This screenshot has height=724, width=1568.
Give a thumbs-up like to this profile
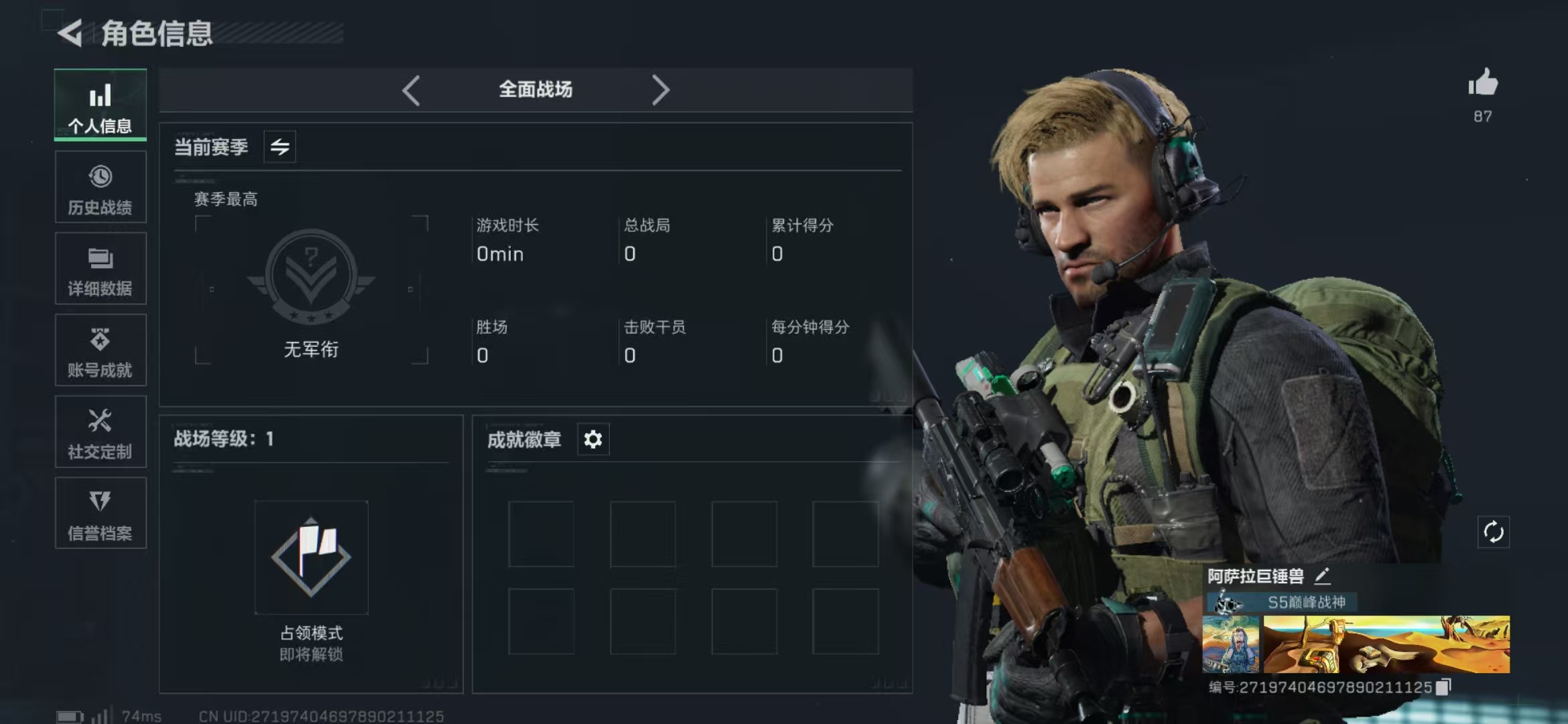[x=1483, y=84]
